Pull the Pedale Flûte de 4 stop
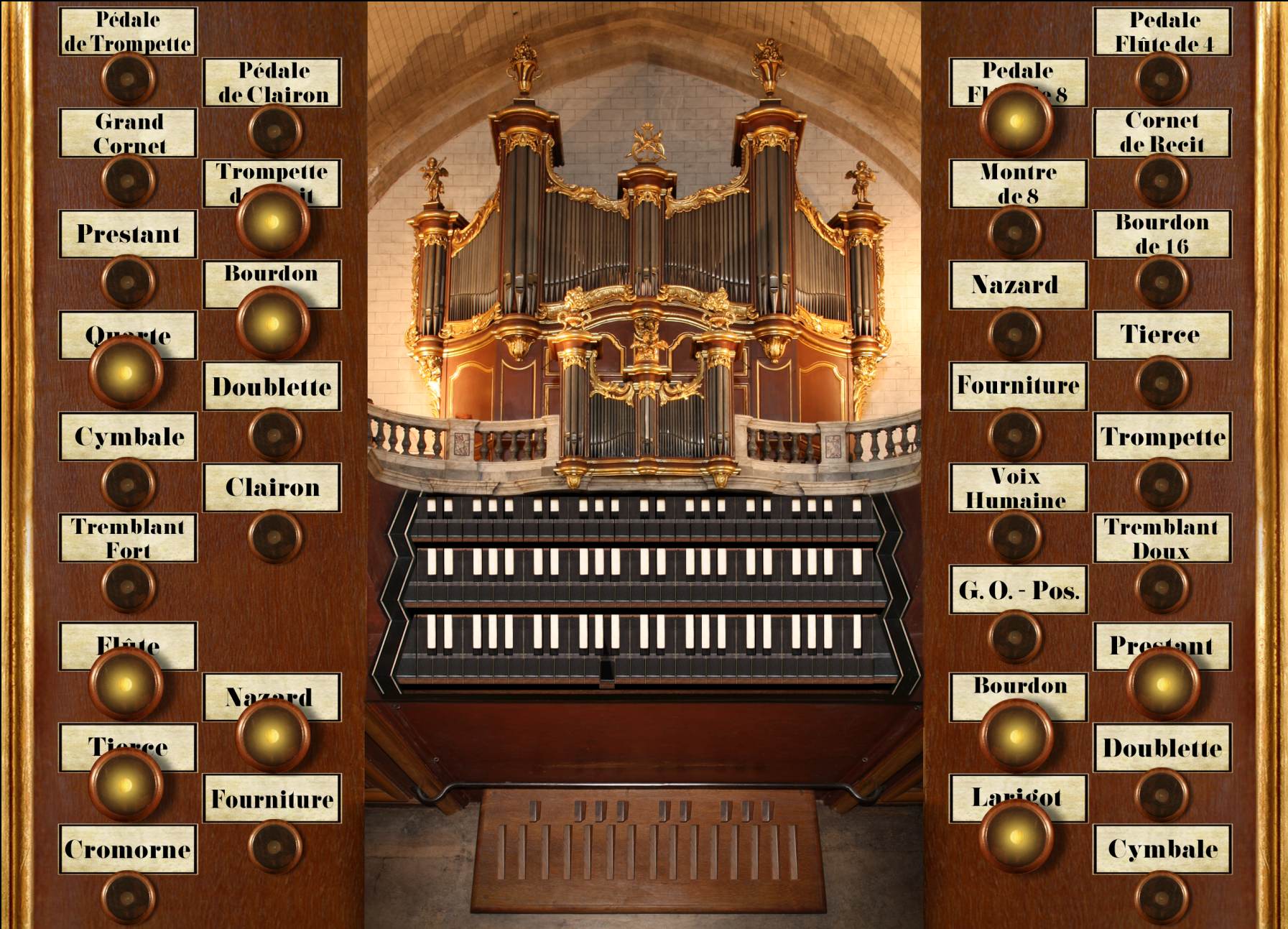This screenshot has height=929, width=1288. point(1162,79)
